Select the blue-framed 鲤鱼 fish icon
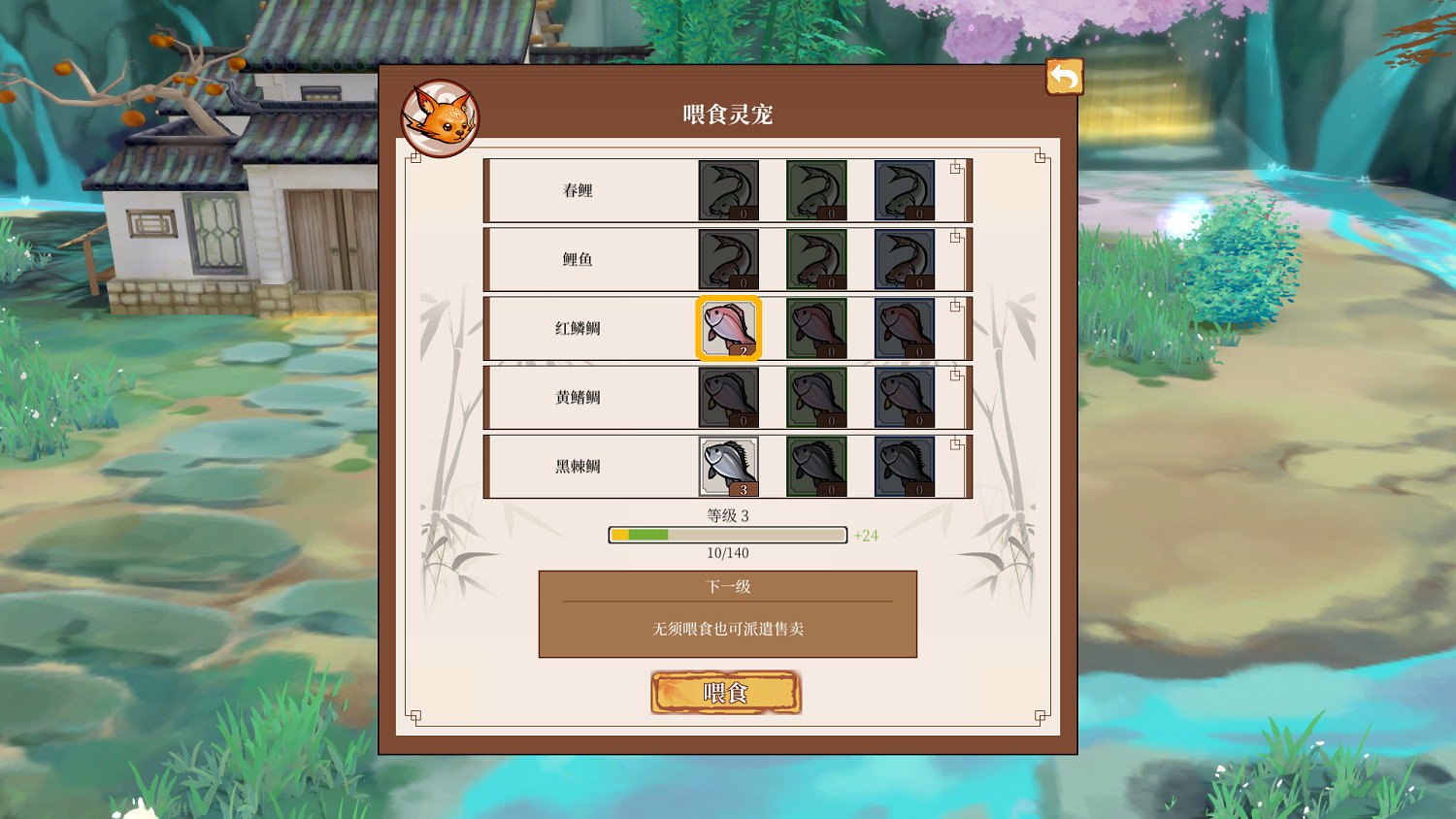This screenshot has width=1456, height=819. click(x=905, y=259)
